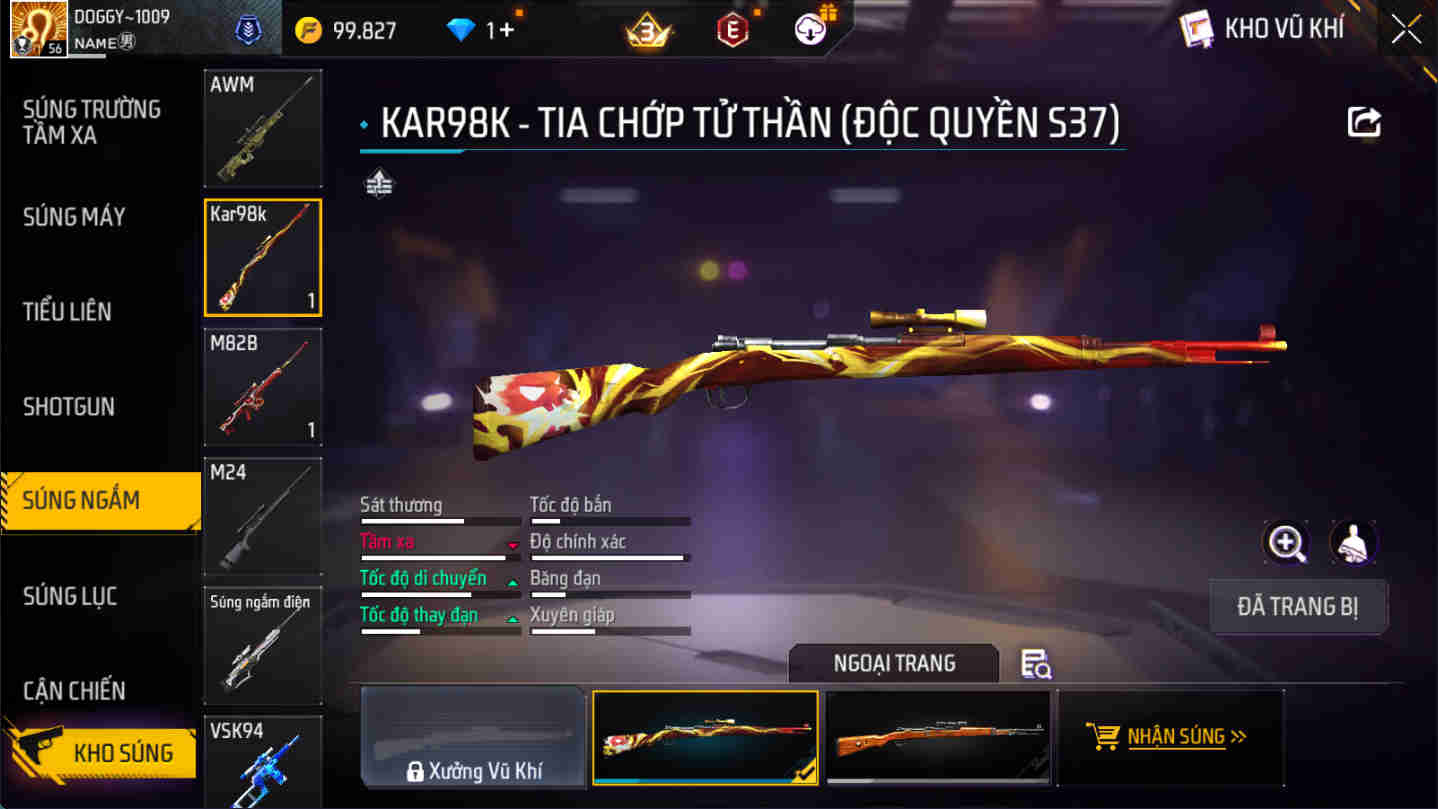Image resolution: width=1438 pixels, height=809 pixels.
Task: Click the Sát thương stat bar
Action: pos(440,520)
